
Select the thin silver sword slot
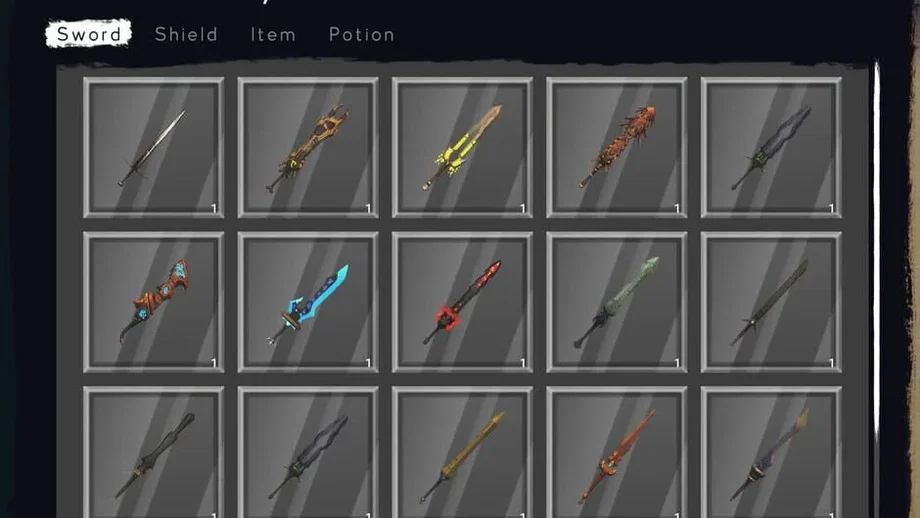[154, 147]
